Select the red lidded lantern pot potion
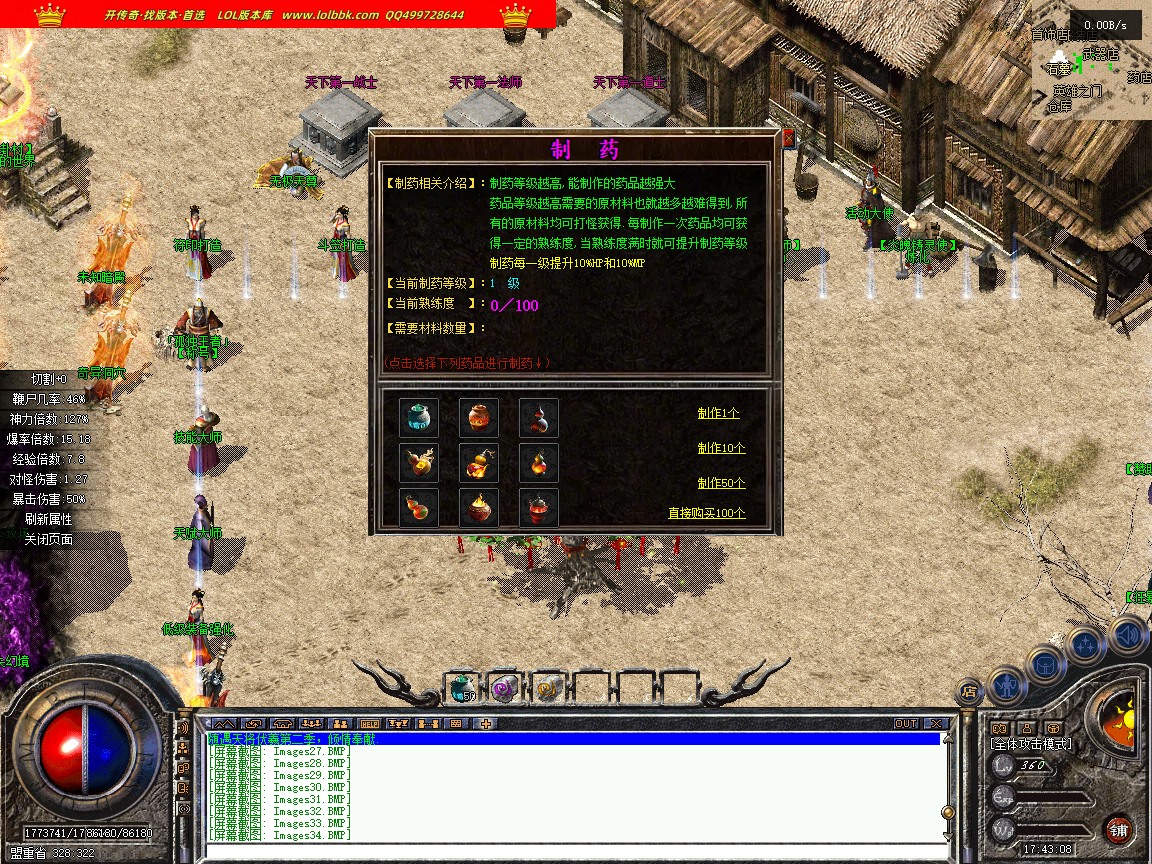Image resolution: width=1152 pixels, height=864 pixels. pyautogui.click(x=538, y=508)
